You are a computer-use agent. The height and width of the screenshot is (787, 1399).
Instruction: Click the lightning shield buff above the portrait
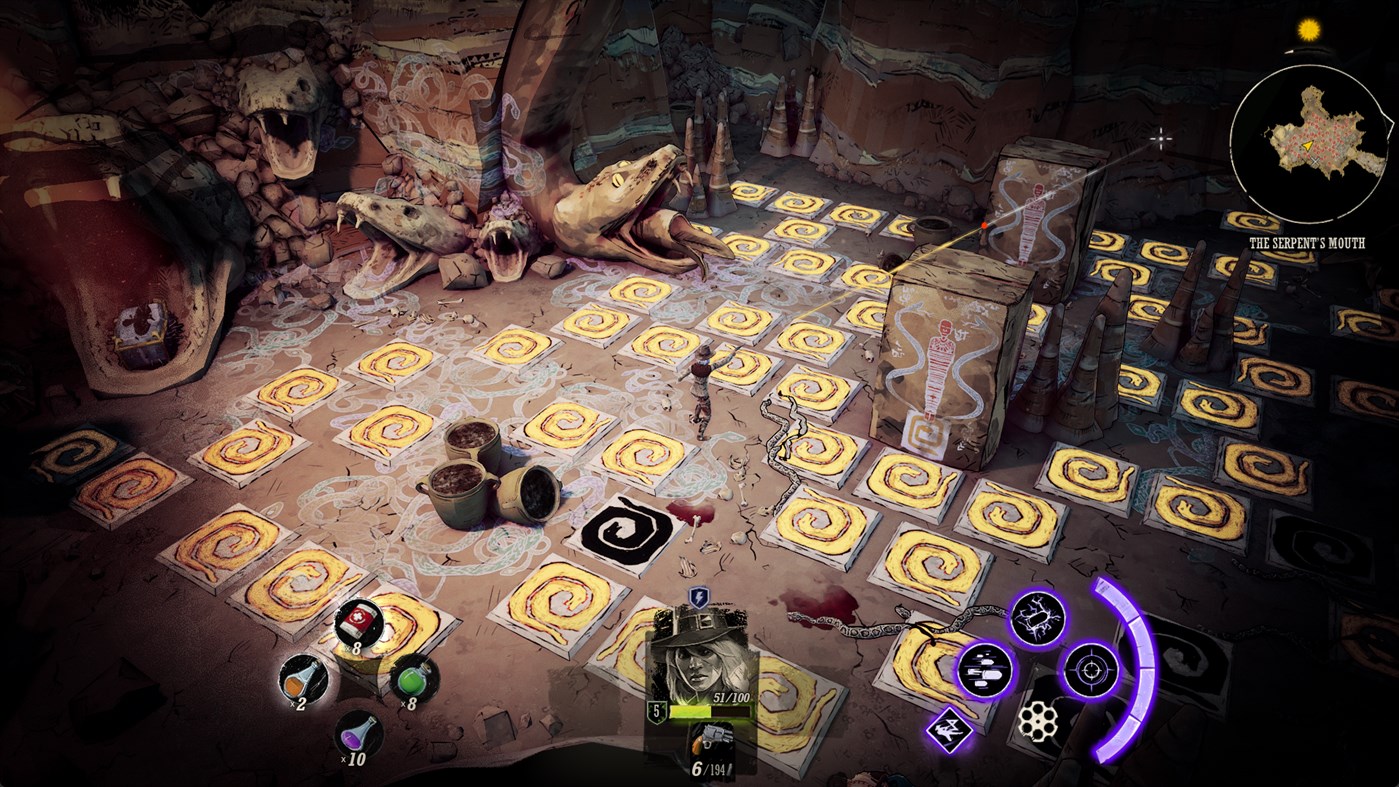coord(698,600)
